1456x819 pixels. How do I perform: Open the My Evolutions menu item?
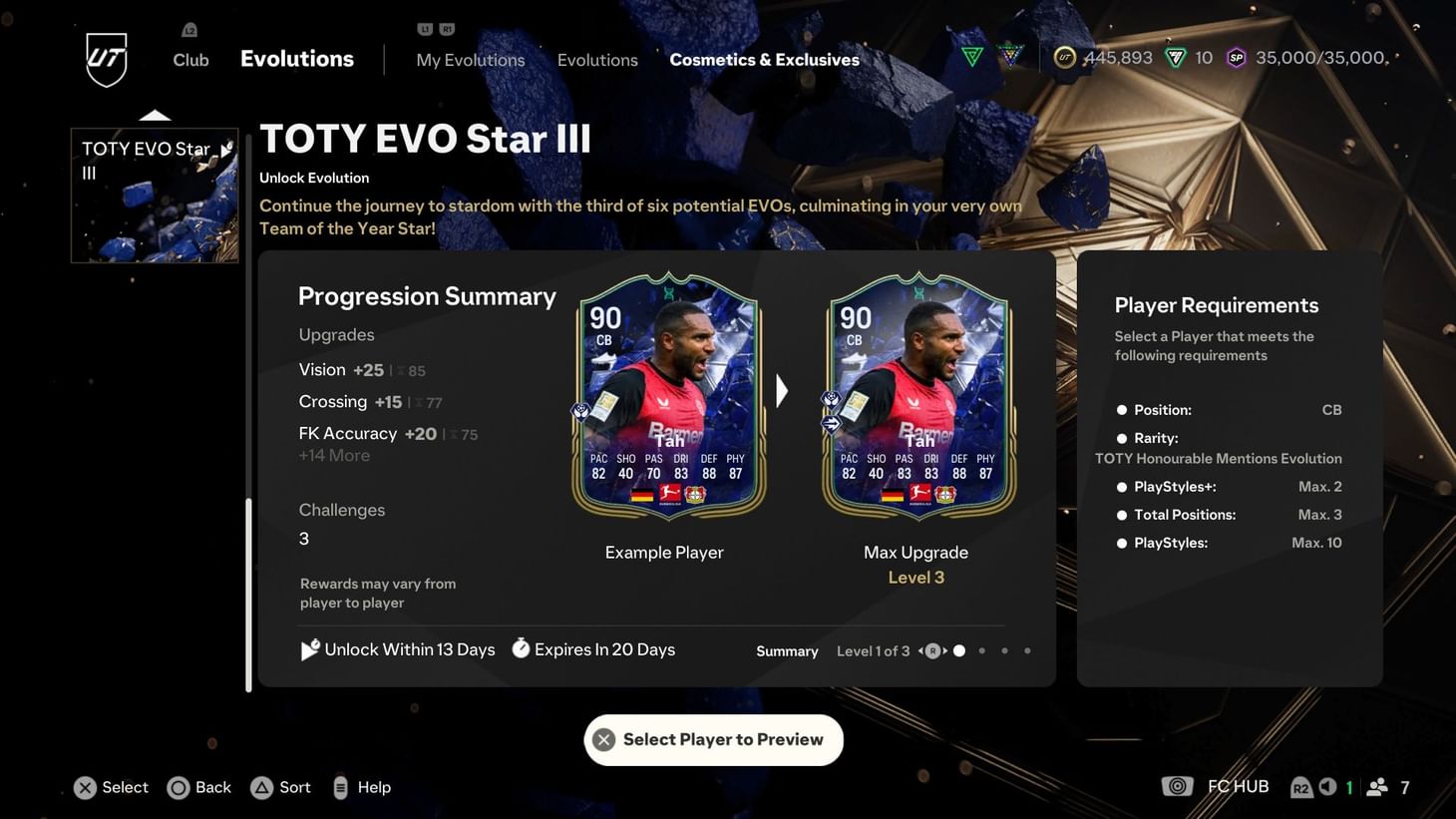470,60
